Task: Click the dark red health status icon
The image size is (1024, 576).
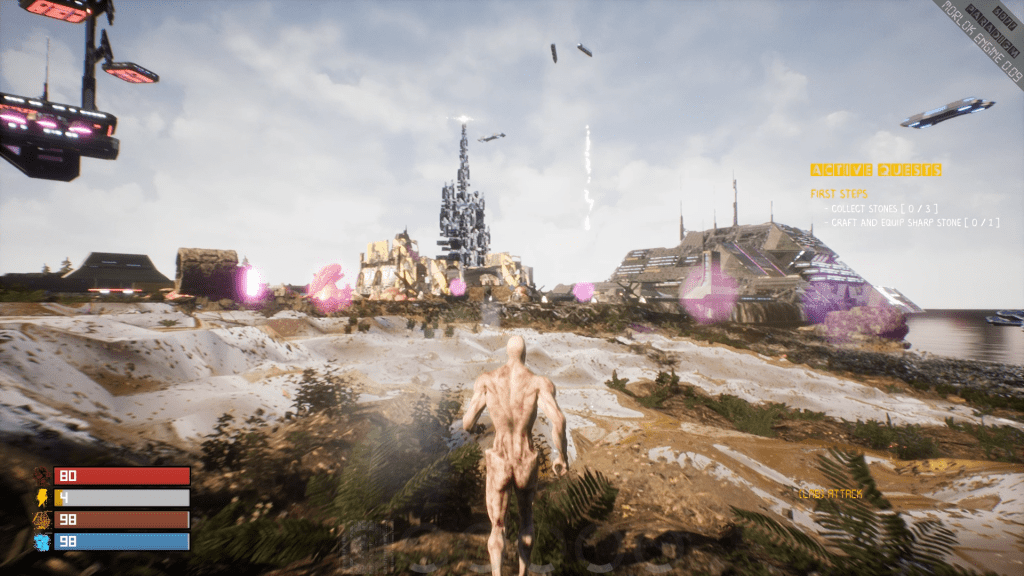Action: (41, 476)
